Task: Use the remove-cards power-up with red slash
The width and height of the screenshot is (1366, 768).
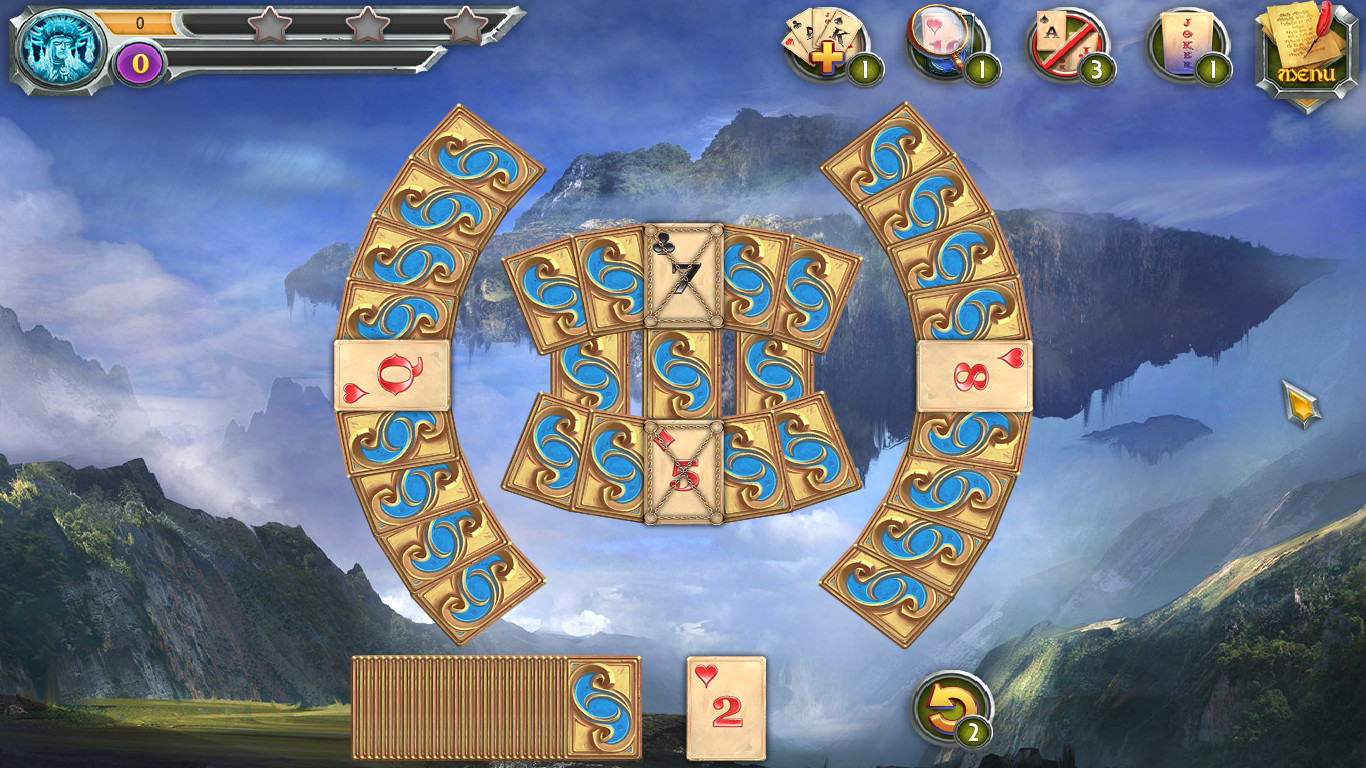Action: pyautogui.click(x=1062, y=45)
